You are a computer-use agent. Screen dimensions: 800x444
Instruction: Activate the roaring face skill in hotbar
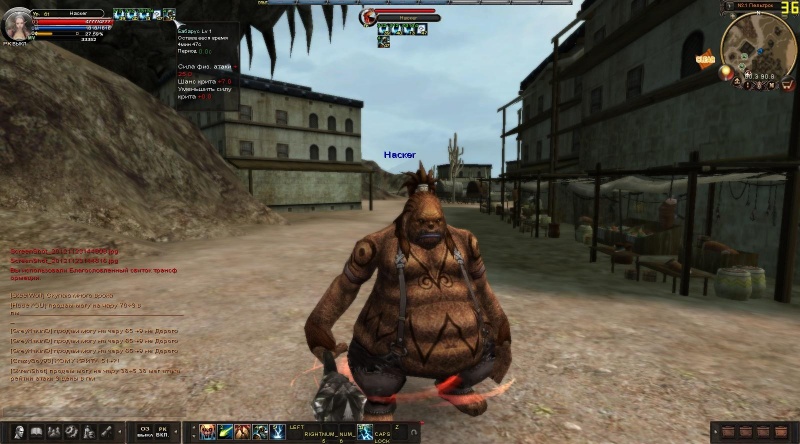click(x=208, y=431)
